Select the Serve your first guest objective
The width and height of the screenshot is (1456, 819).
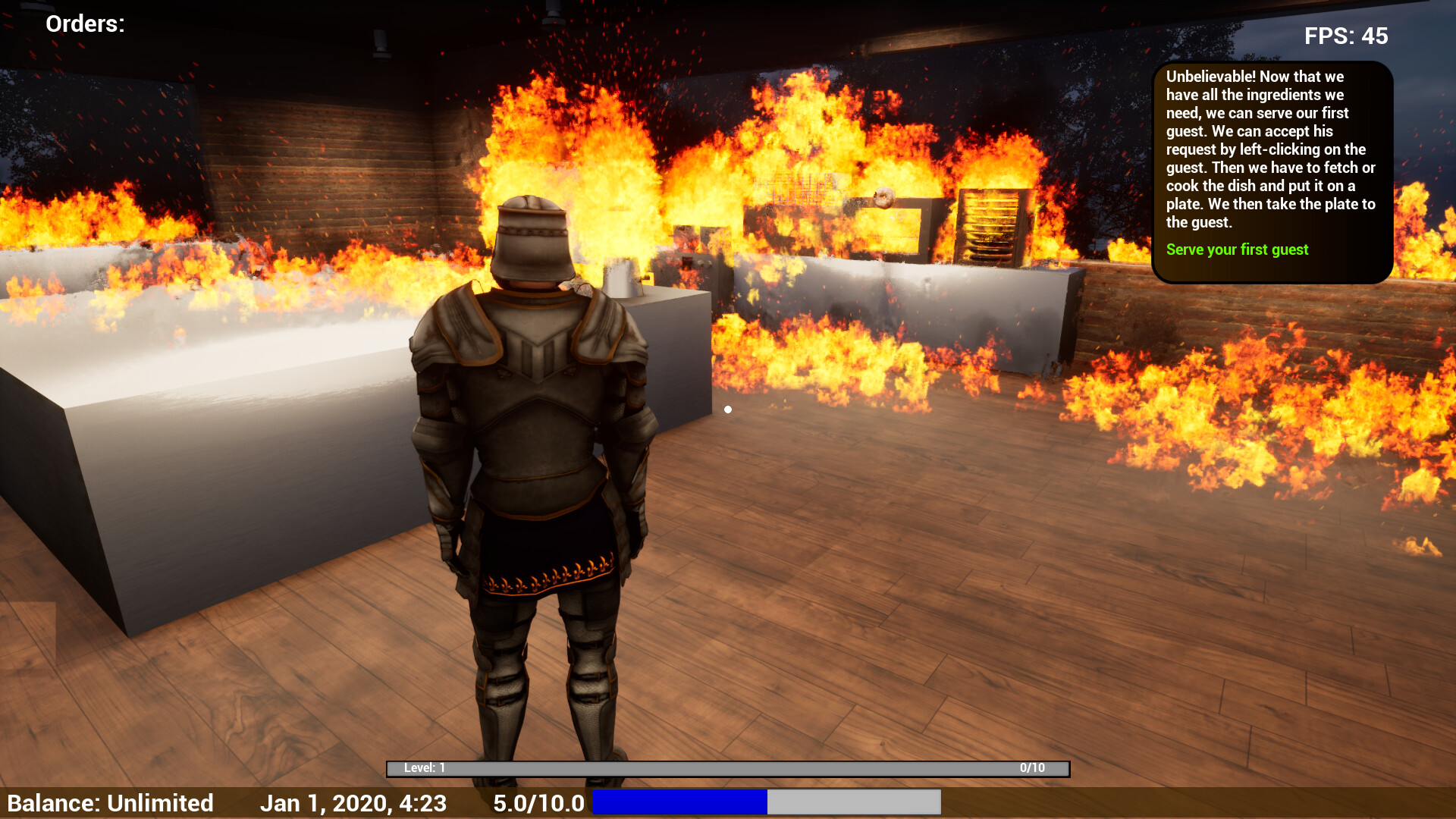(1237, 249)
